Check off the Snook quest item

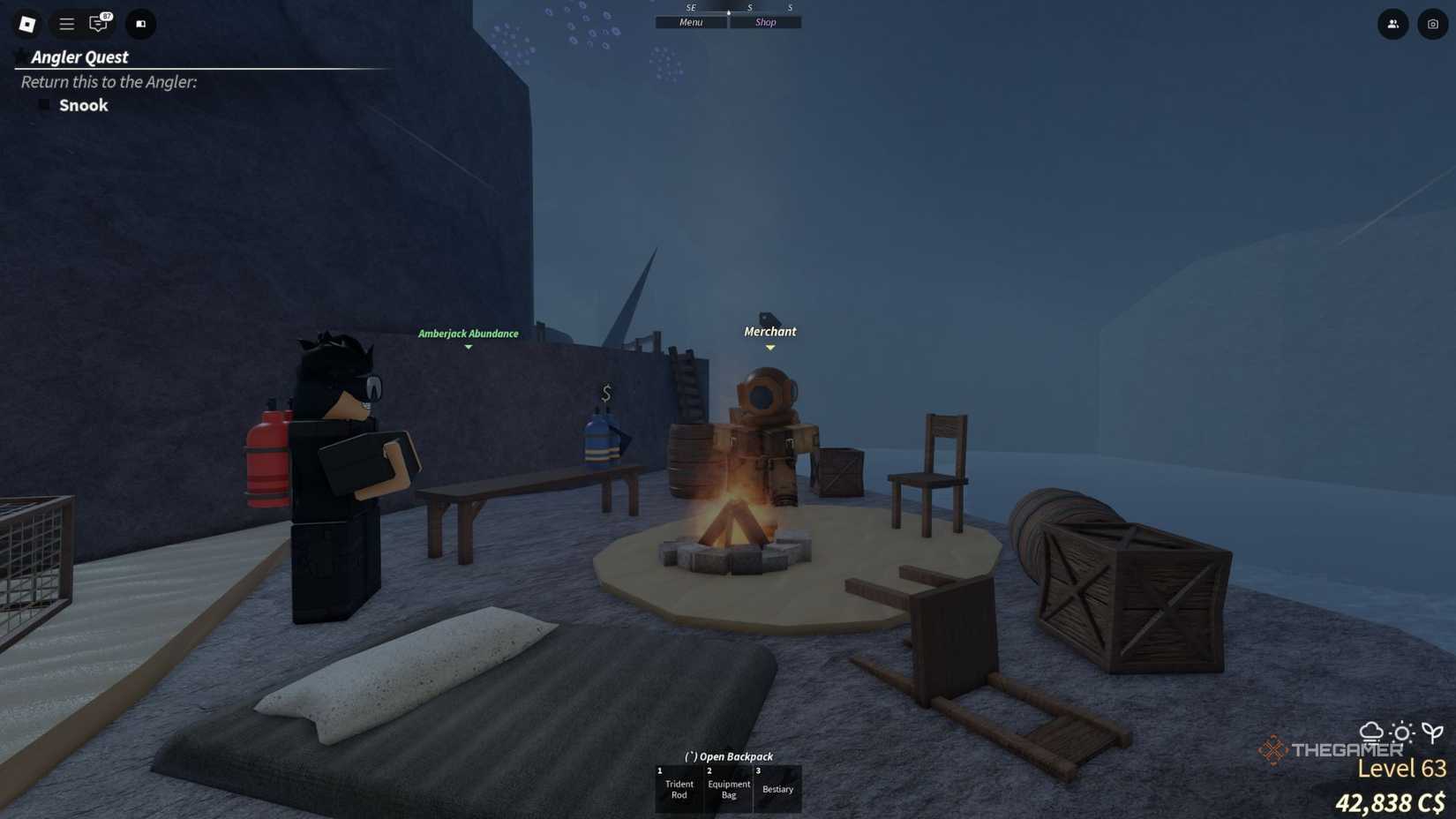(46, 104)
